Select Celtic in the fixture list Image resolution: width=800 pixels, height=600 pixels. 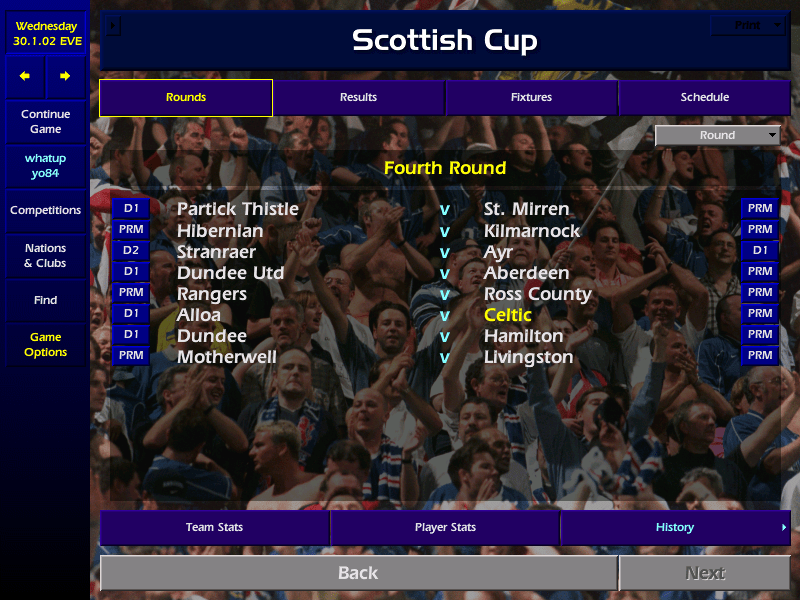[508, 315]
